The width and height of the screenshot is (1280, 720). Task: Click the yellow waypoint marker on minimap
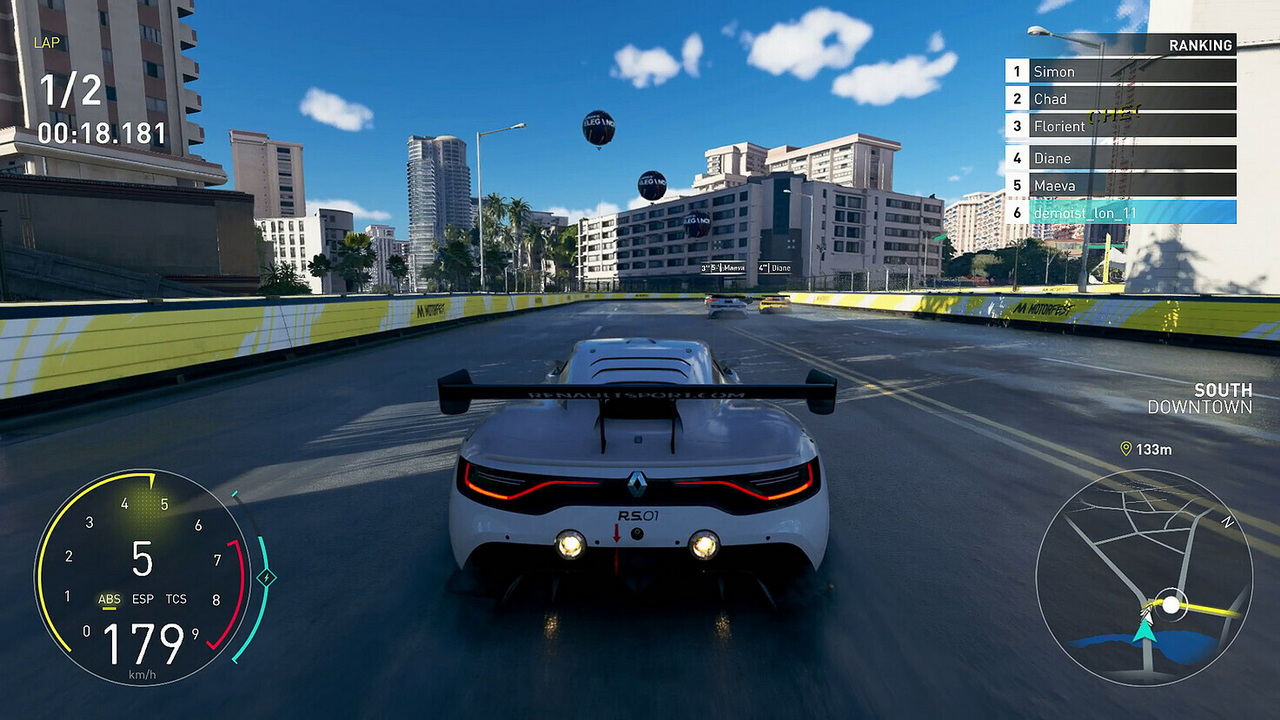click(1171, 605)
